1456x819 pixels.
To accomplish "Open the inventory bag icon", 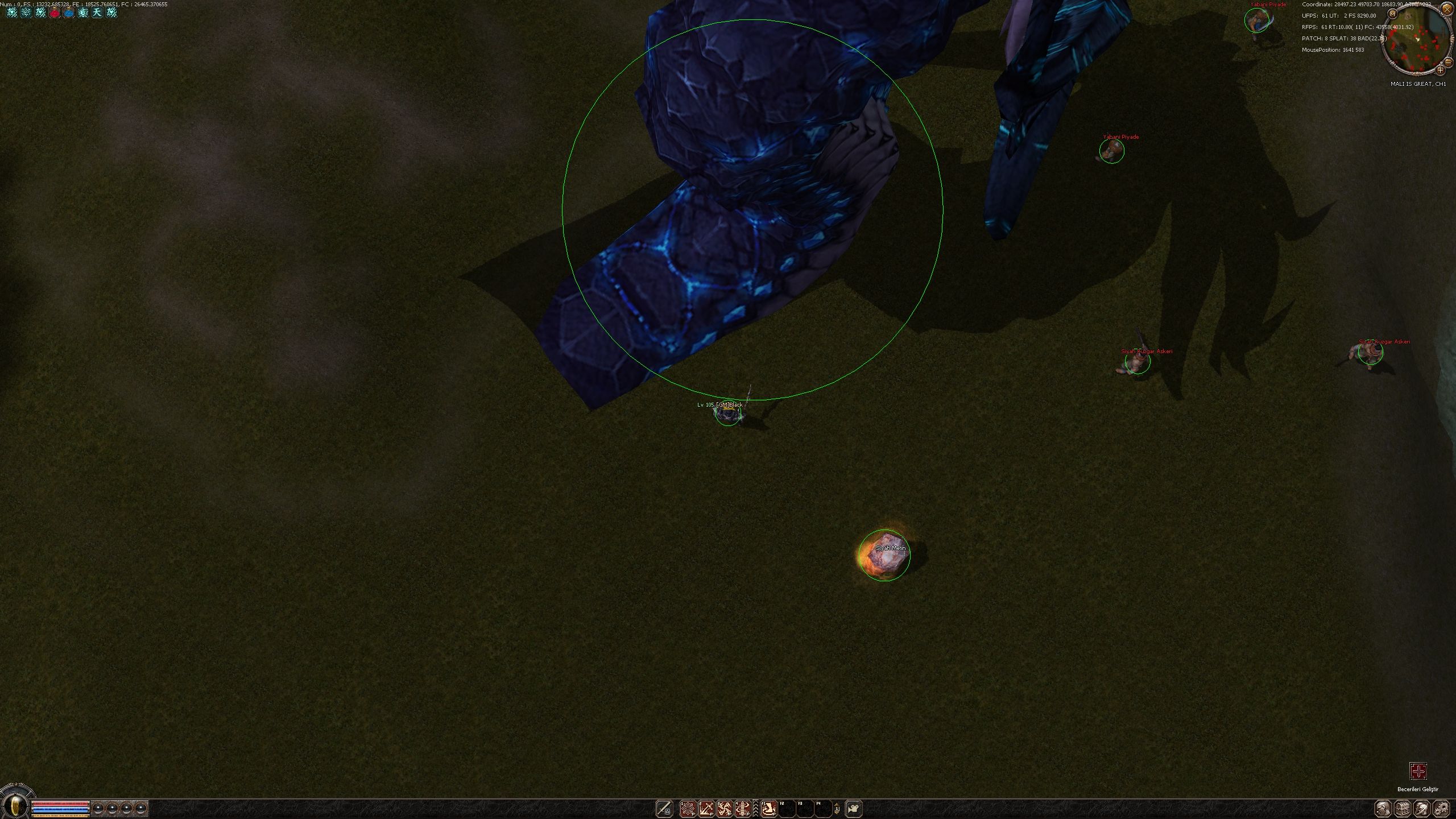I will [1403, 808].
